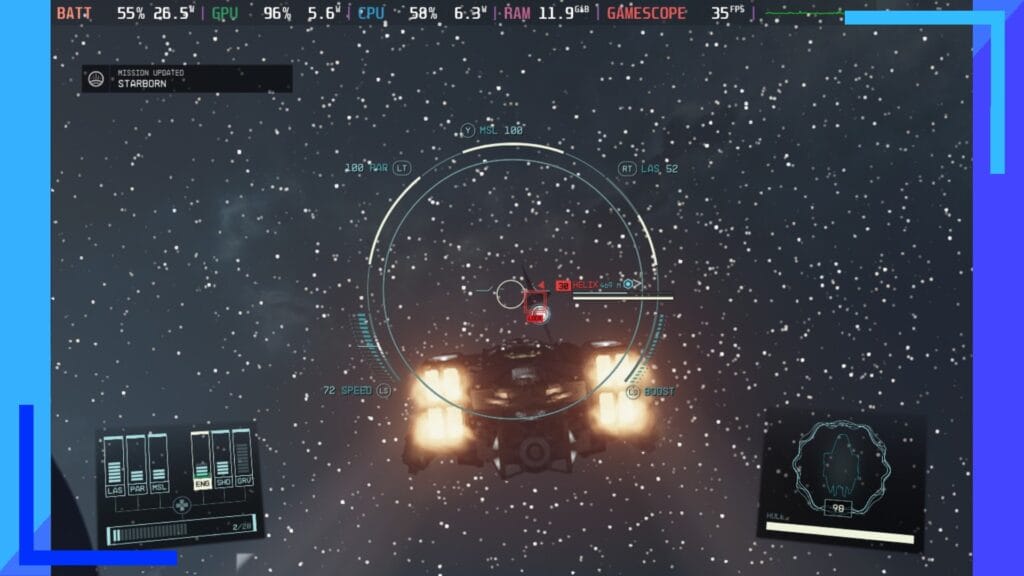Select the GRV grav drive power column
The width and height of the screenshot is (1024, 576).
(241, 460)
